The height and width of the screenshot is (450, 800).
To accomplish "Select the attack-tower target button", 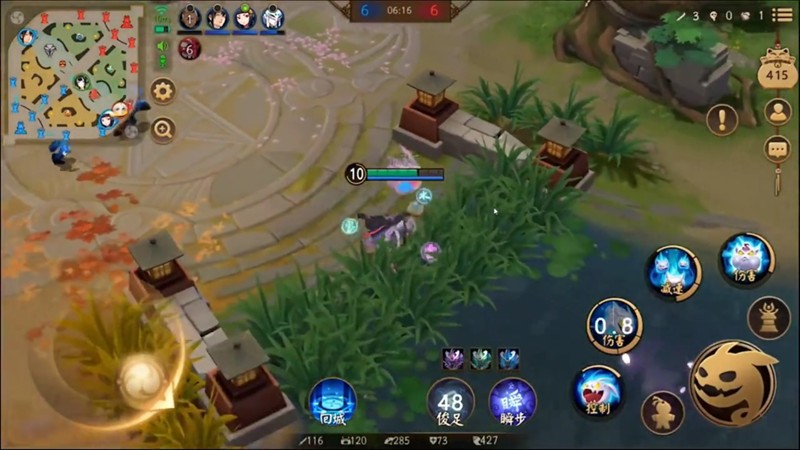I will (768, 318).
